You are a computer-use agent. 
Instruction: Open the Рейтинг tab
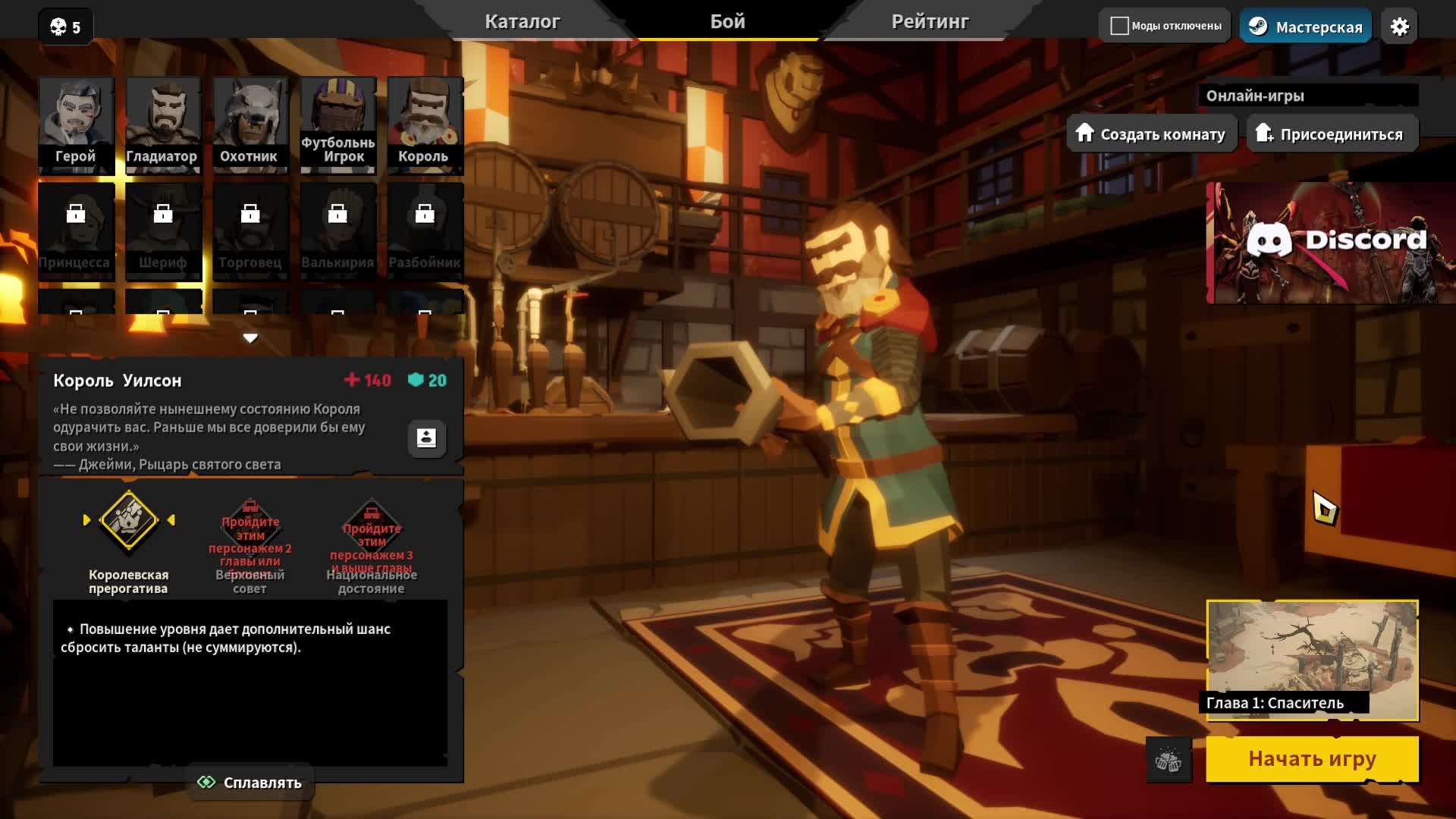(930, 22)
